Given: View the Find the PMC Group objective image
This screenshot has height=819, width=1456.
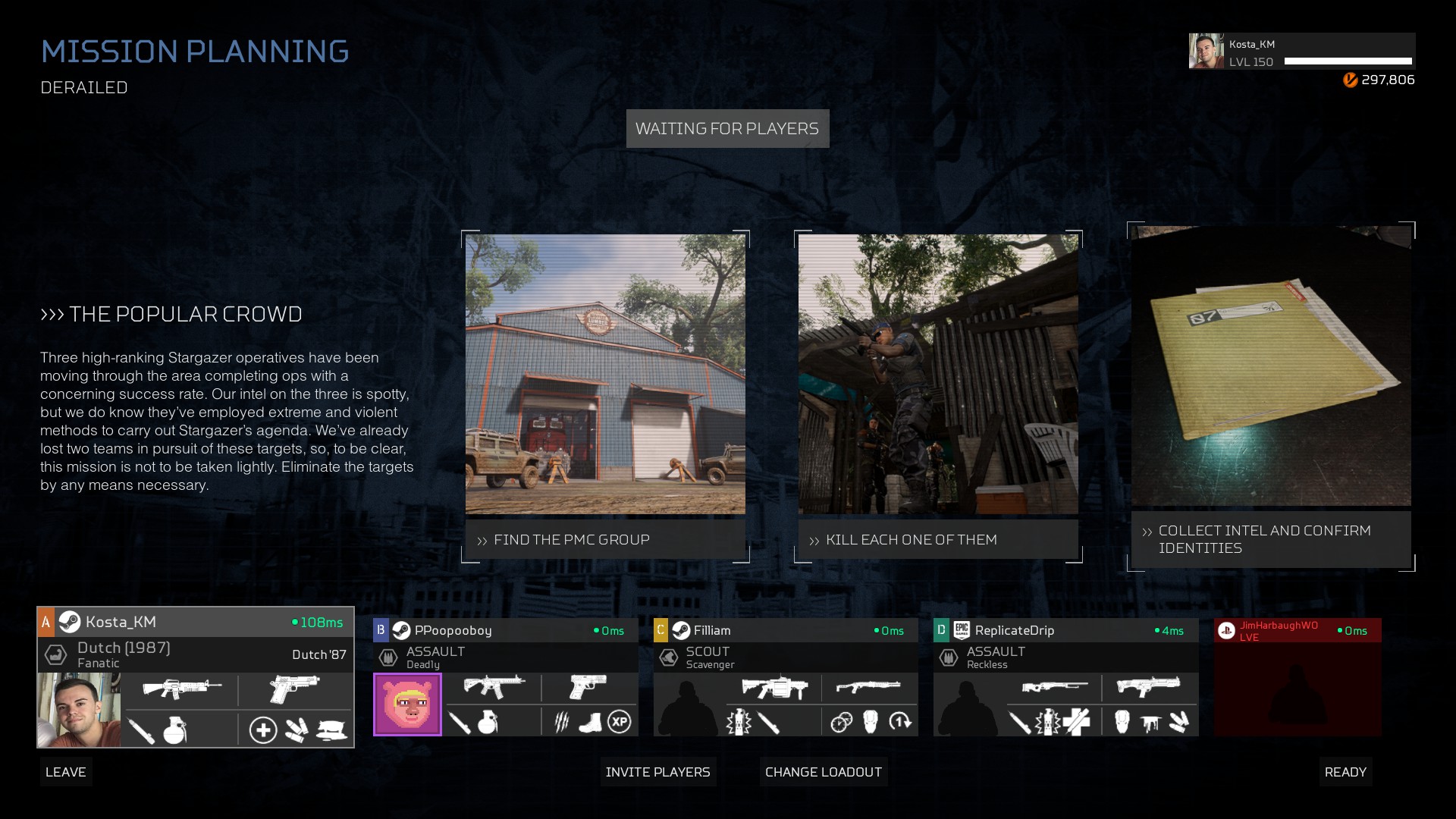Looking at the screenshot, I should (x=605, y=374).
